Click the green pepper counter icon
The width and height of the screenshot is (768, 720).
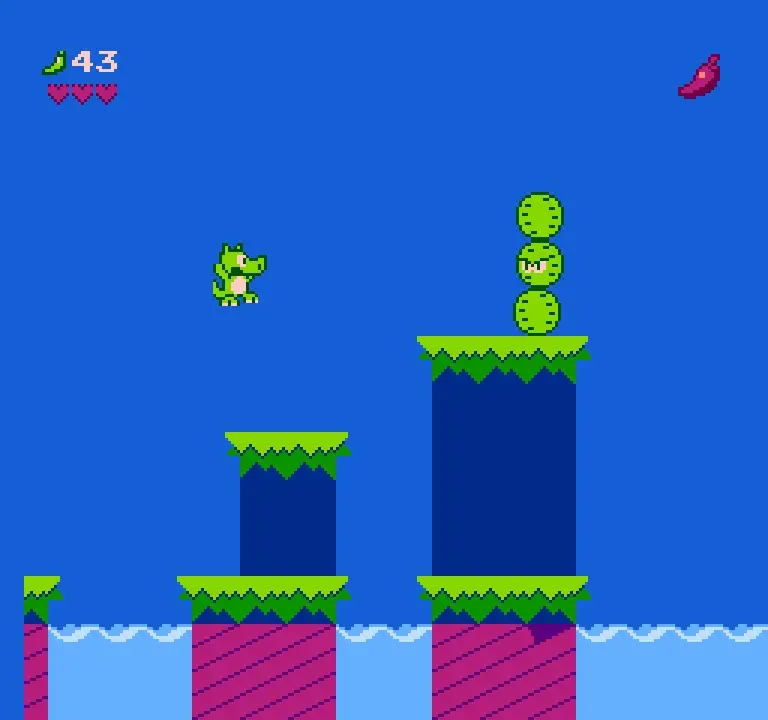(54, 63)
